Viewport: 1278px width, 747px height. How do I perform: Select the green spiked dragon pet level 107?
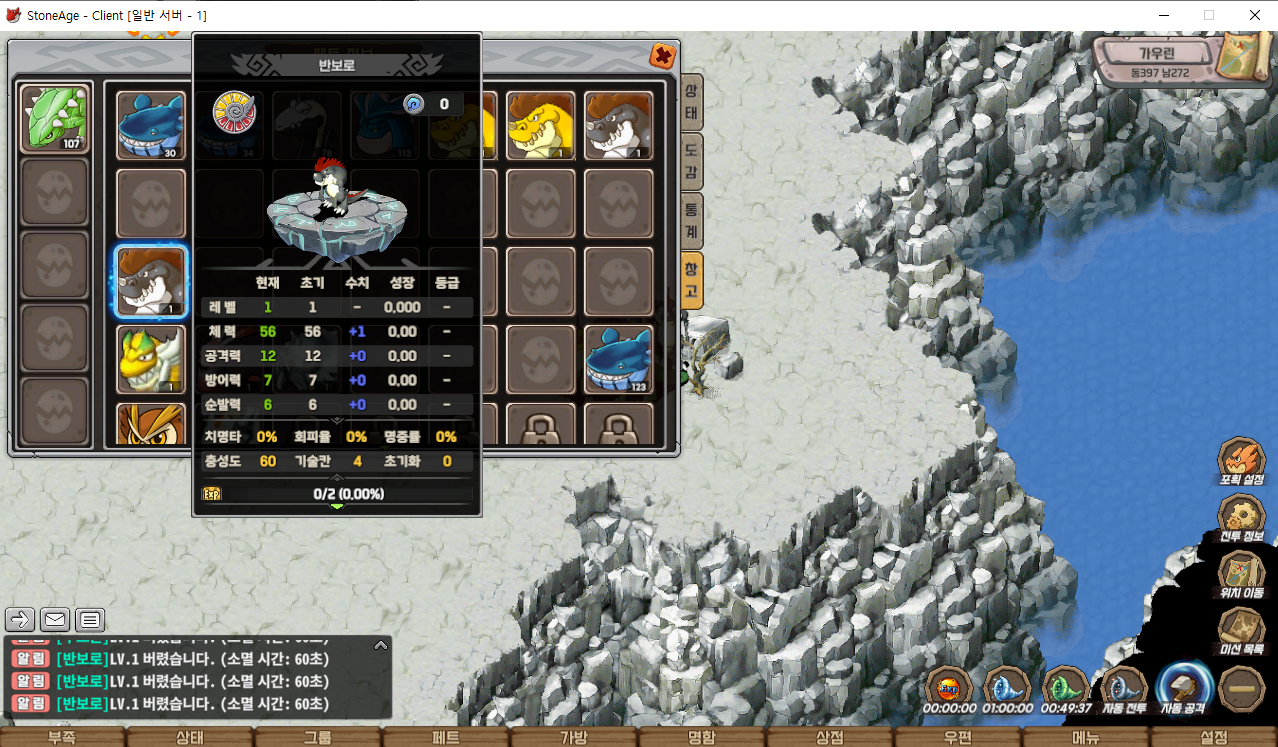[x=55, y=117]
